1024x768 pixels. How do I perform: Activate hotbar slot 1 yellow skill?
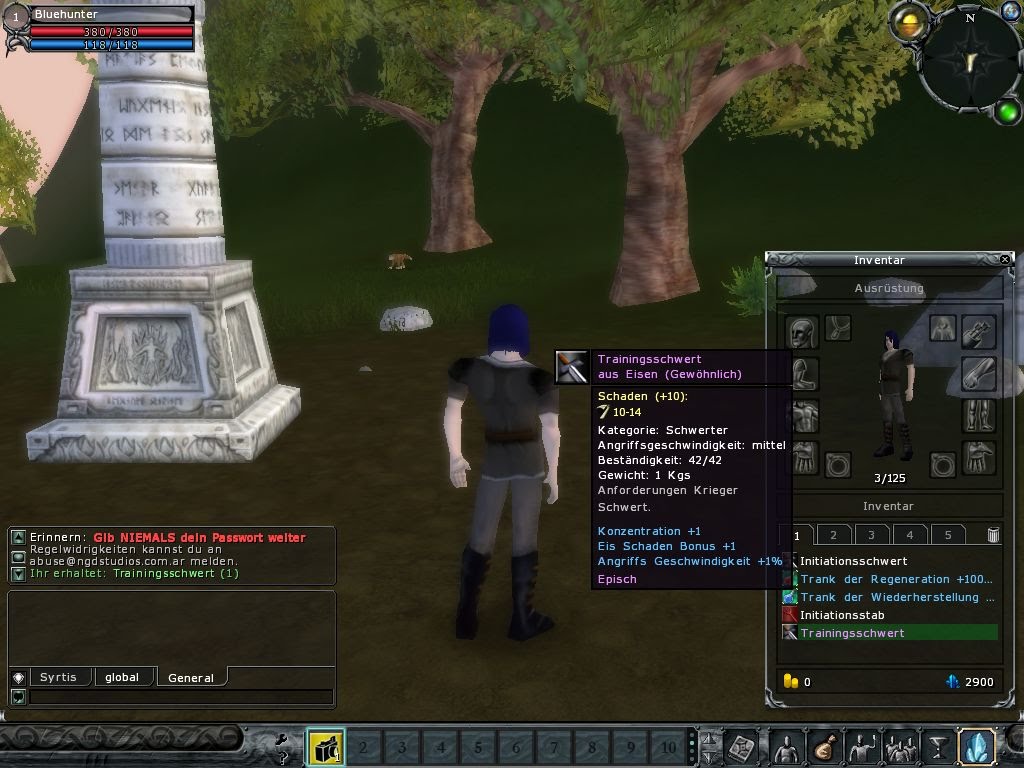tap(325, 747)
